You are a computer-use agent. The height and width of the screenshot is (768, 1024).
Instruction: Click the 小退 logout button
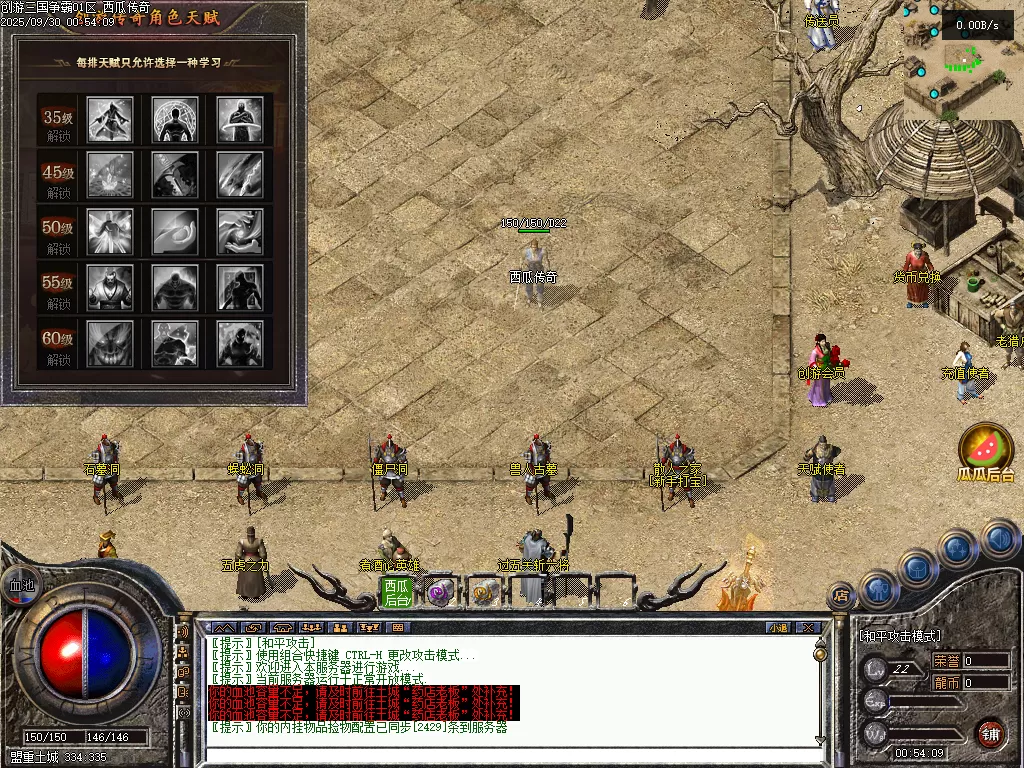pyautogui.click(x=778, y=628)
